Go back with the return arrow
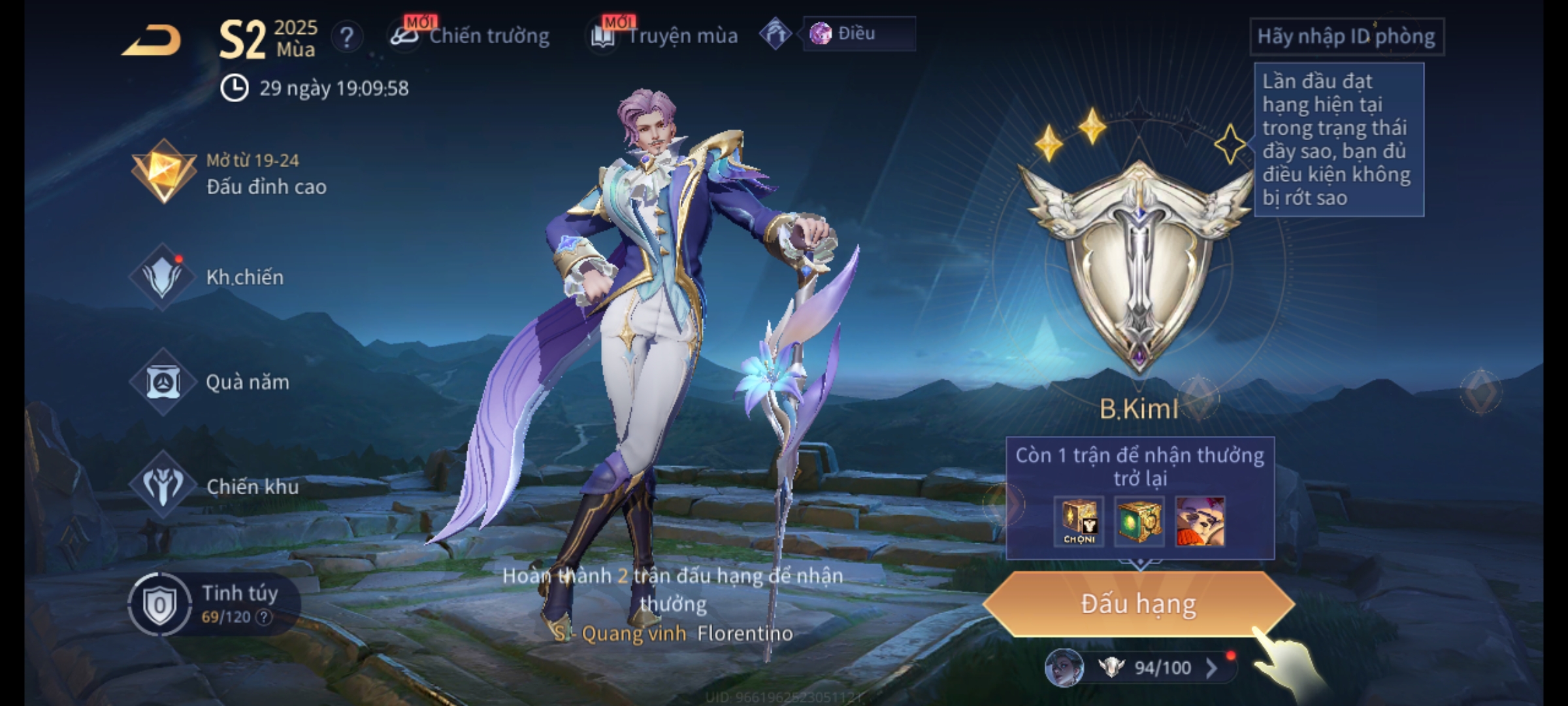1568x706 pixels. [152, 41]
